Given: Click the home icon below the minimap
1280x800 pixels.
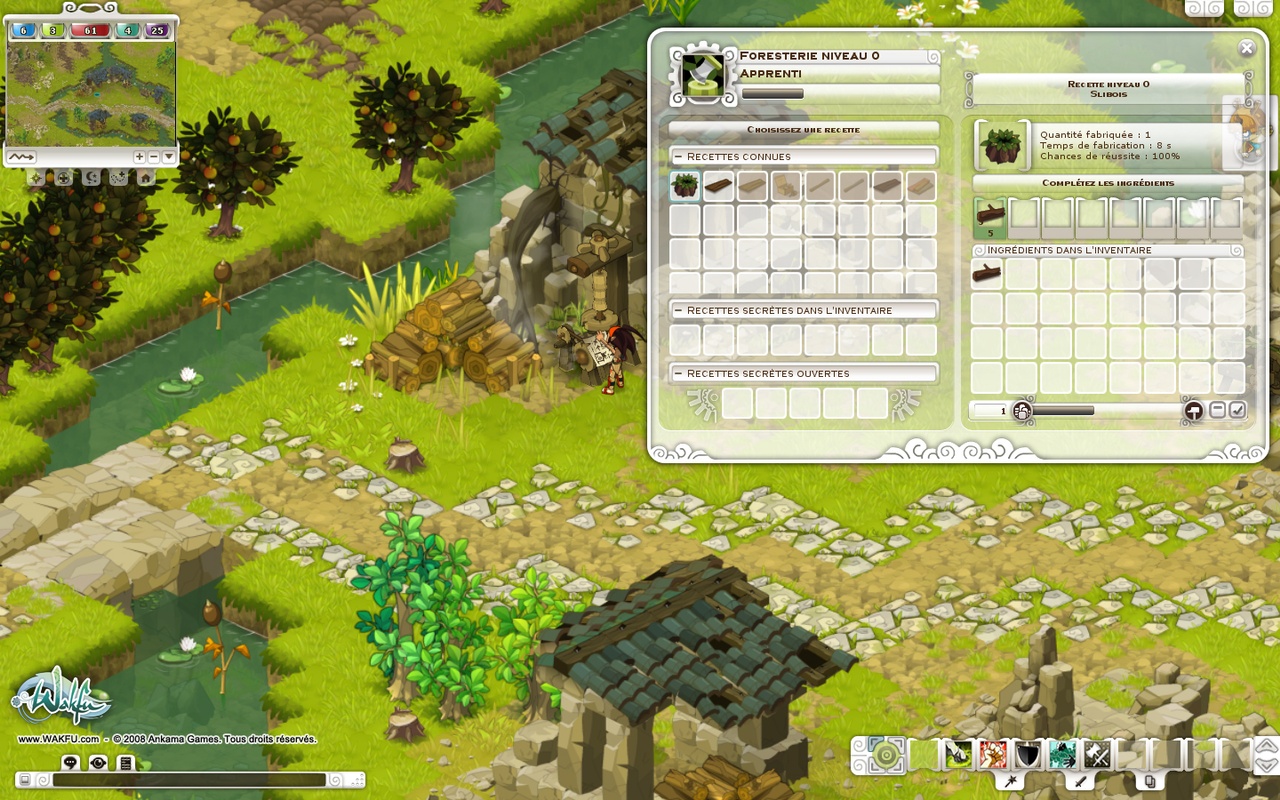Looking at the screenshot, I should [146, 178].
